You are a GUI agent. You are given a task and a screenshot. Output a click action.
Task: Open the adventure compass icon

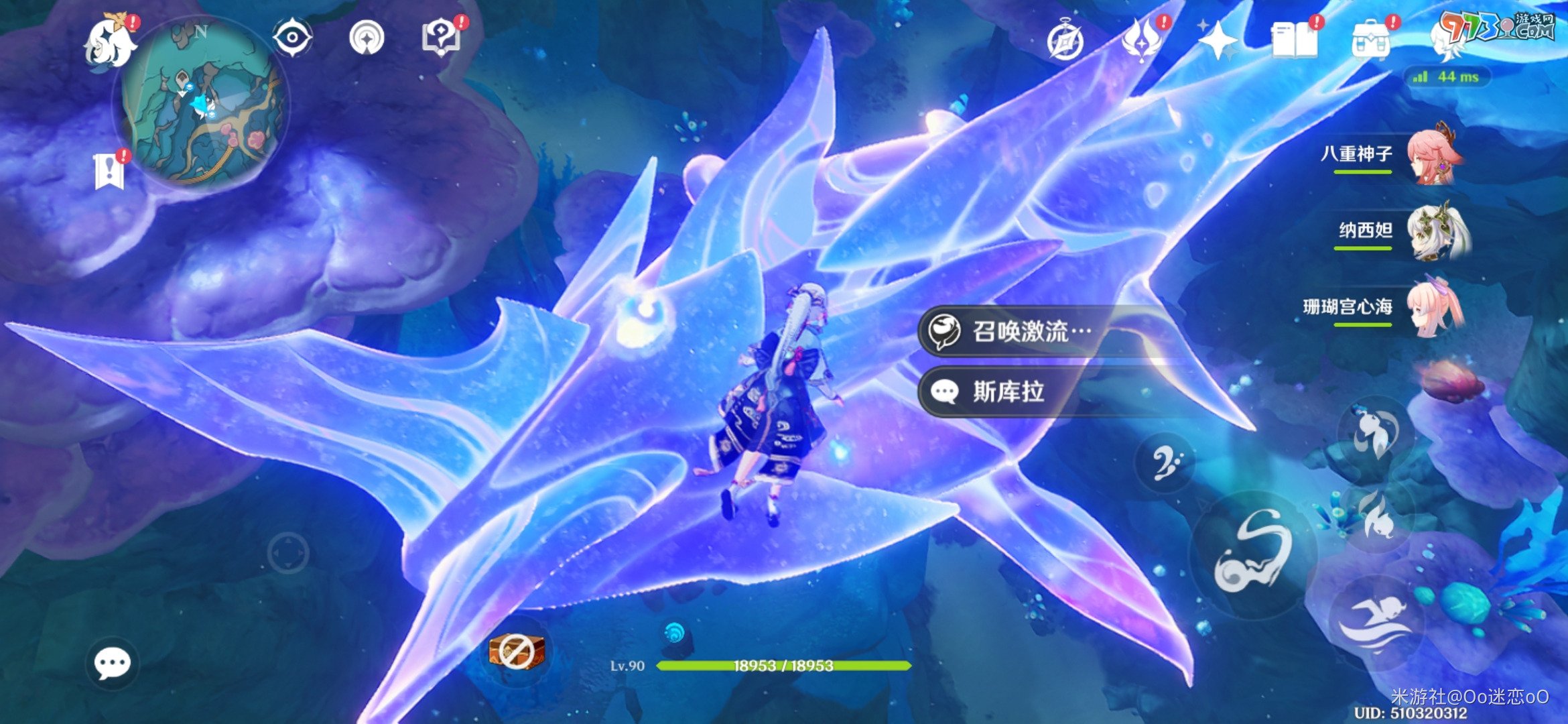tap(1065, 42)
